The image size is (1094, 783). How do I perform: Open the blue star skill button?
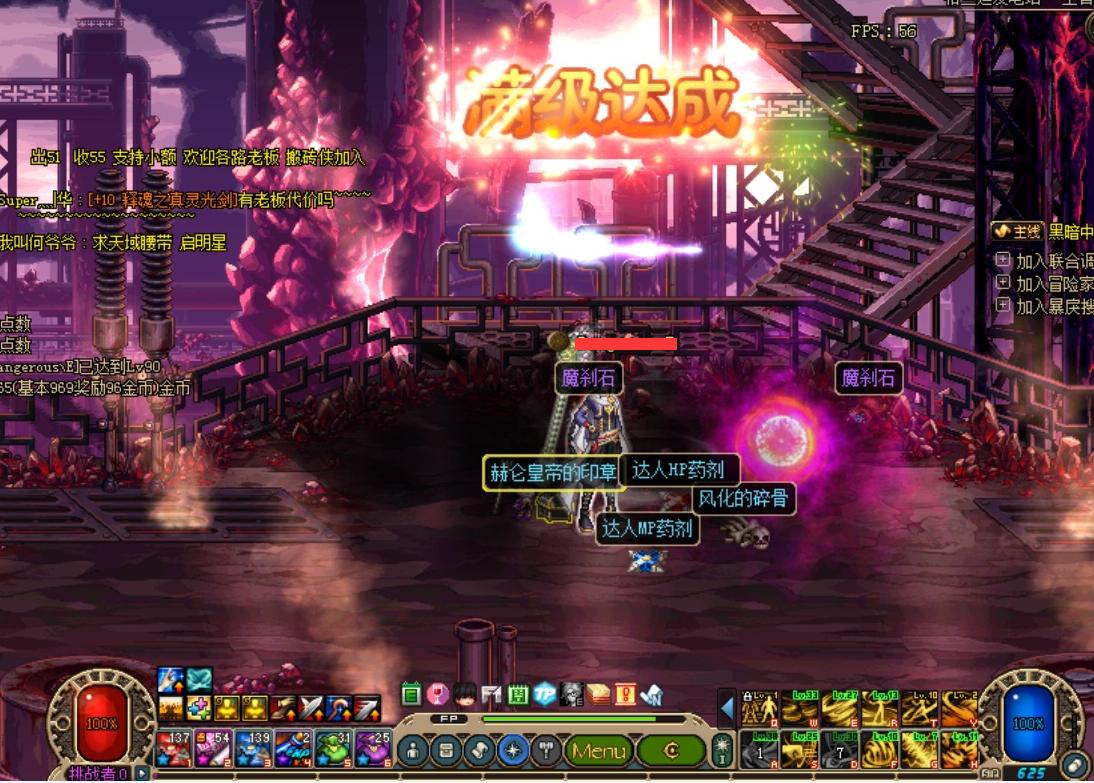(514, 750)
